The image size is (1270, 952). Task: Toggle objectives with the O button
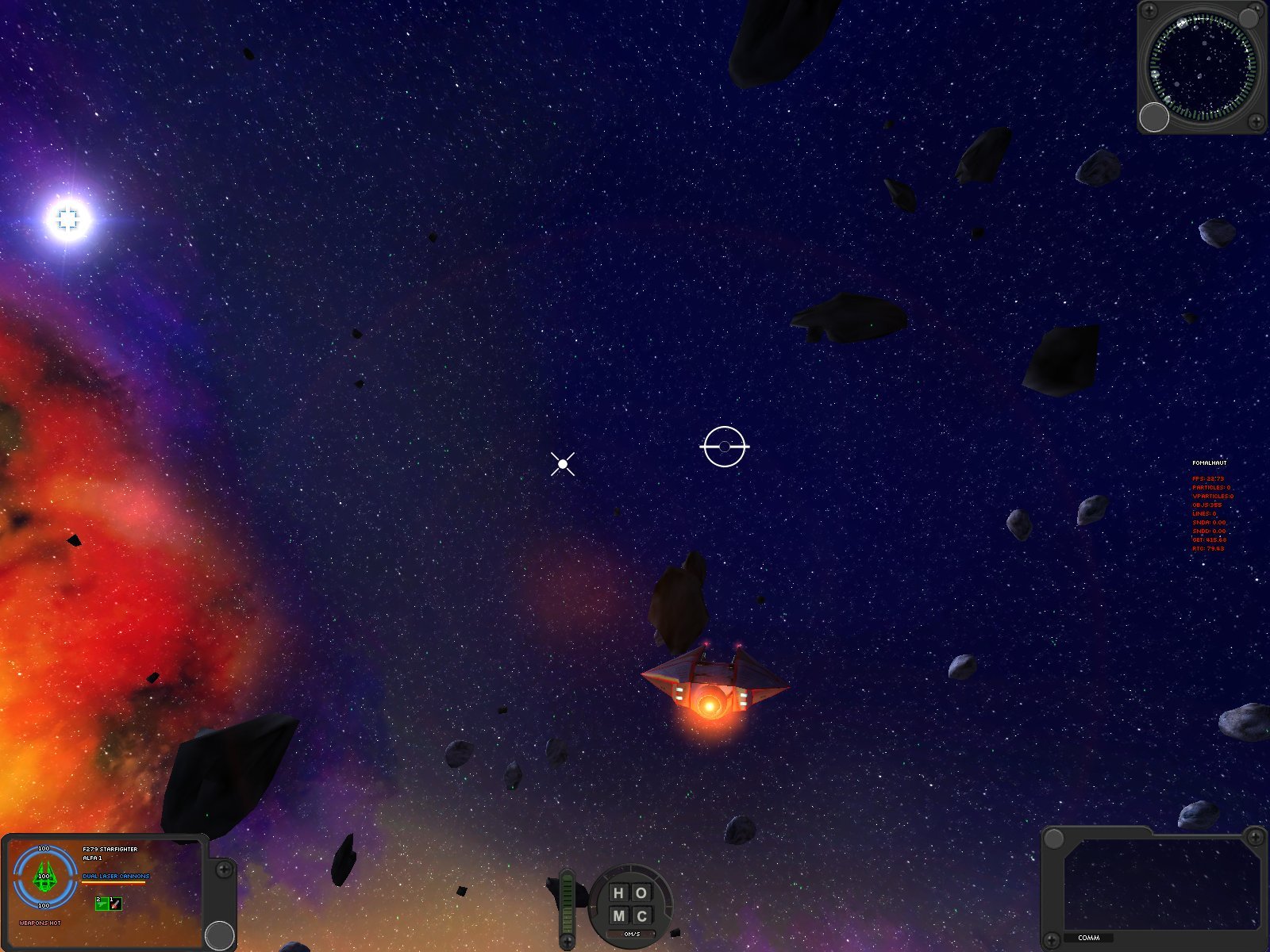click(641, 892)
